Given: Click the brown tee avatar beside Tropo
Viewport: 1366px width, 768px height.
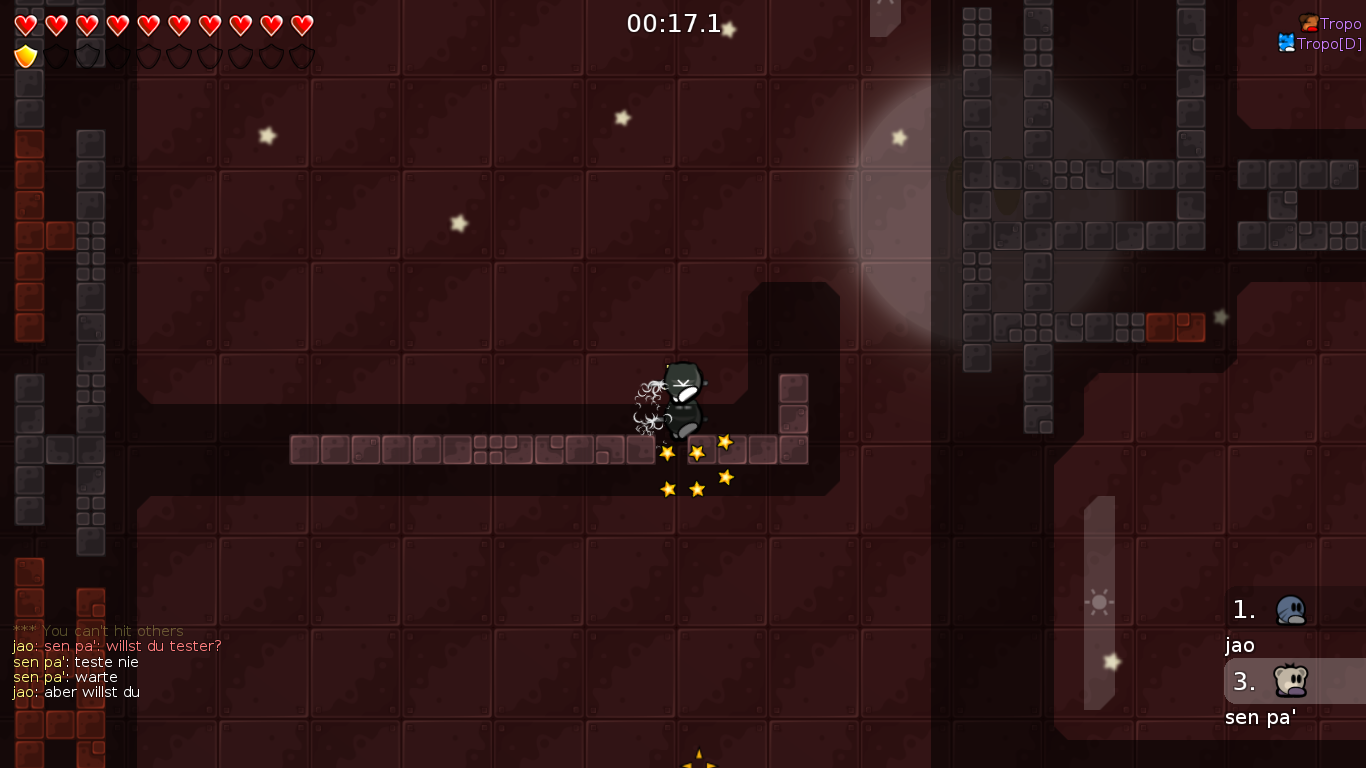Looking at the screenshot, I should point(1308,22).
